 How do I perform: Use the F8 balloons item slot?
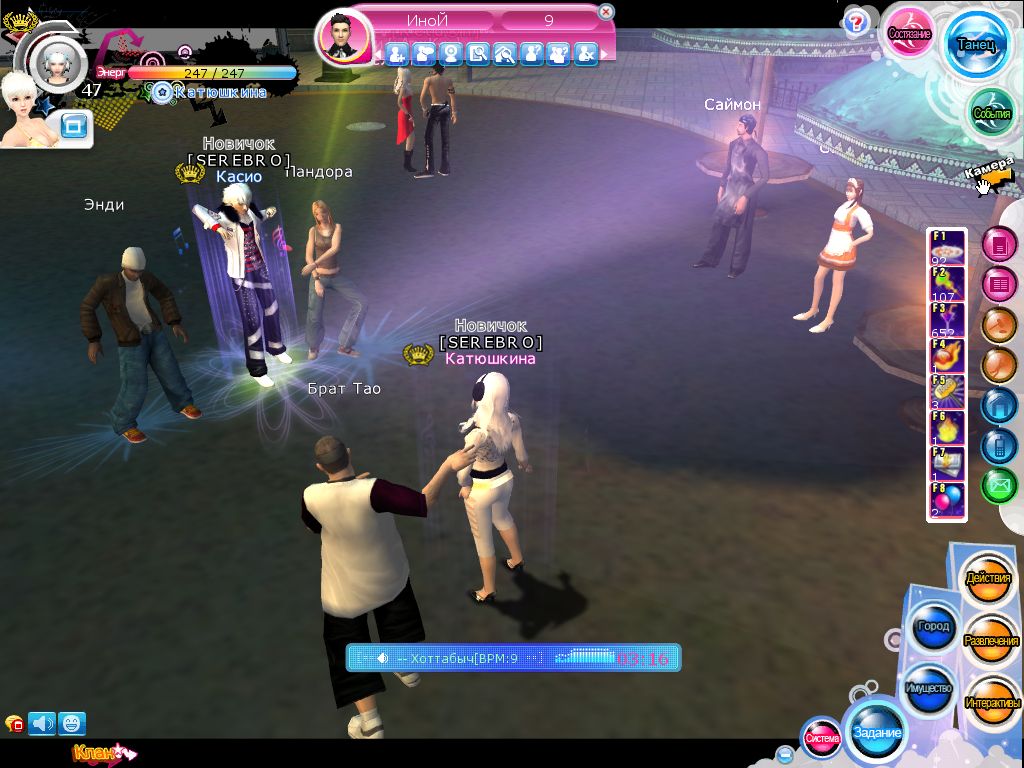(x=948, y=499)
